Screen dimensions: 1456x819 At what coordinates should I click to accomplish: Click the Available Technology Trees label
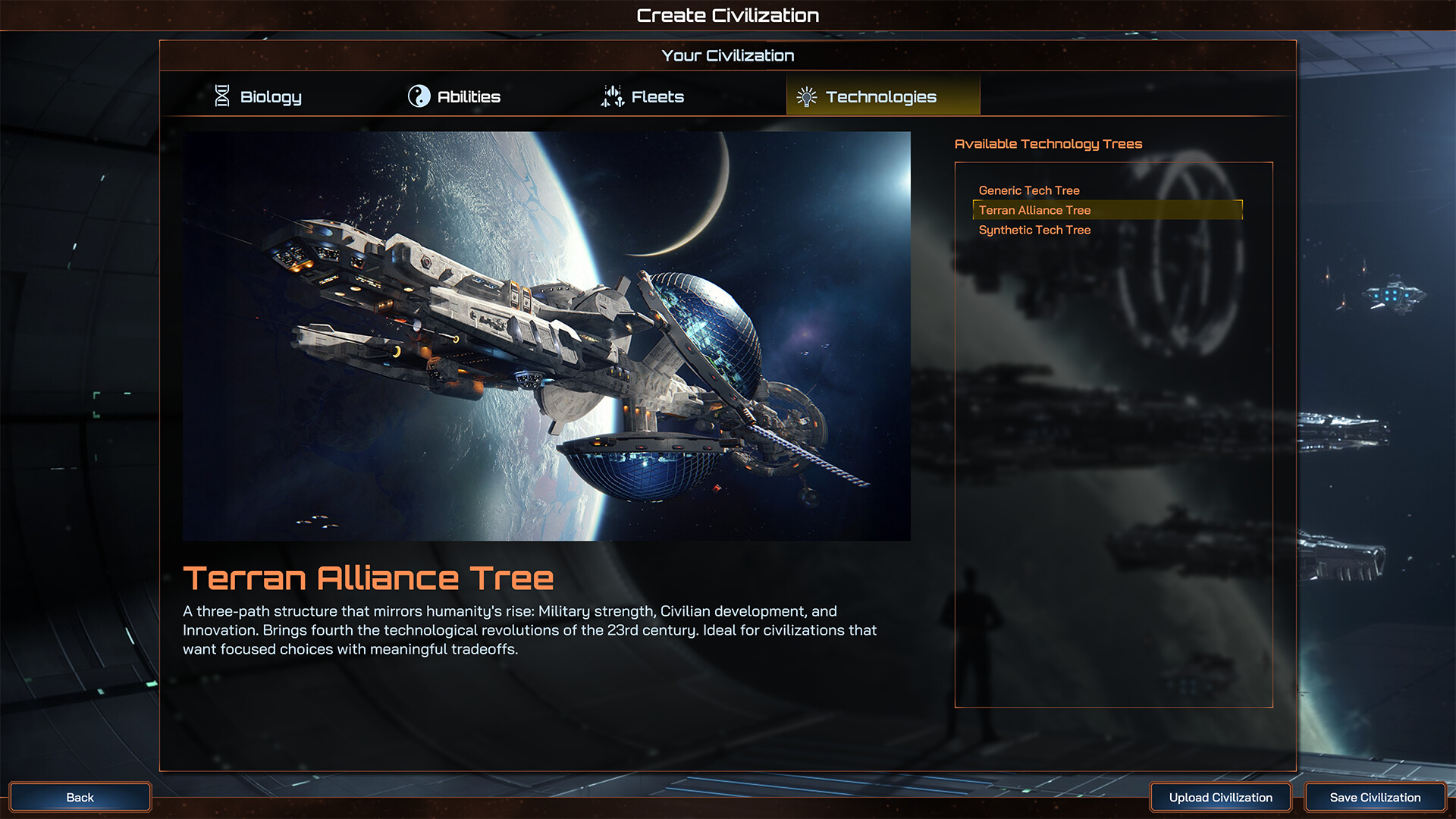(1049, 143)
